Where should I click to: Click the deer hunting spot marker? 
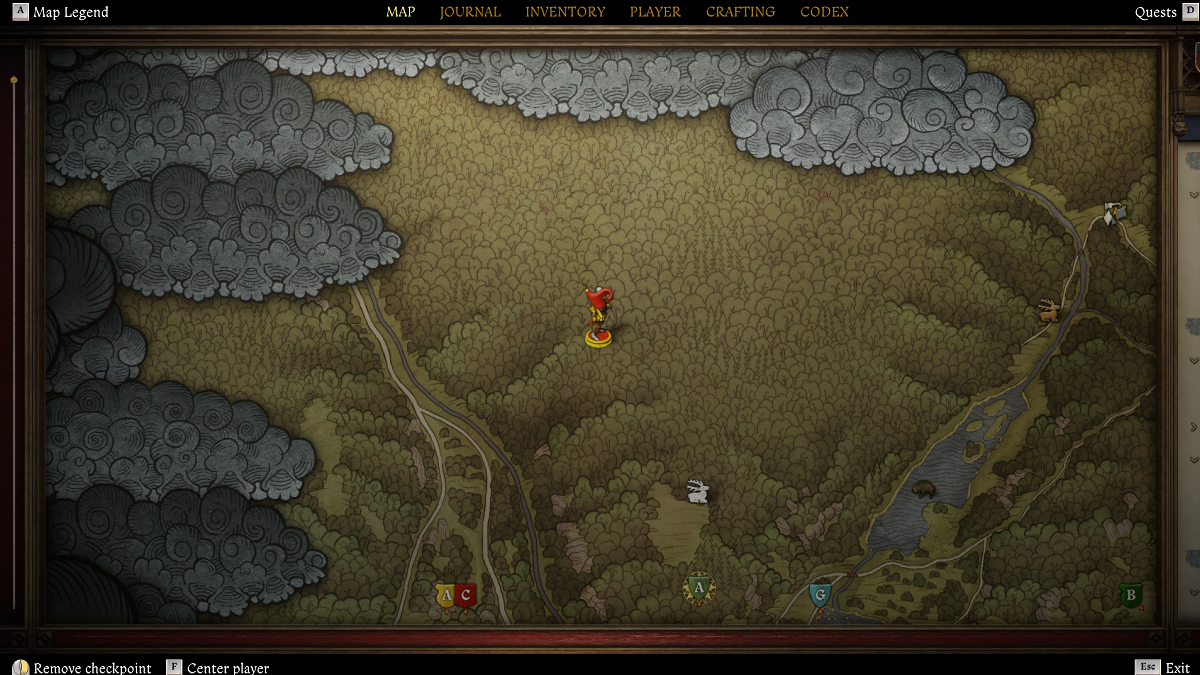pos(1049,310)
